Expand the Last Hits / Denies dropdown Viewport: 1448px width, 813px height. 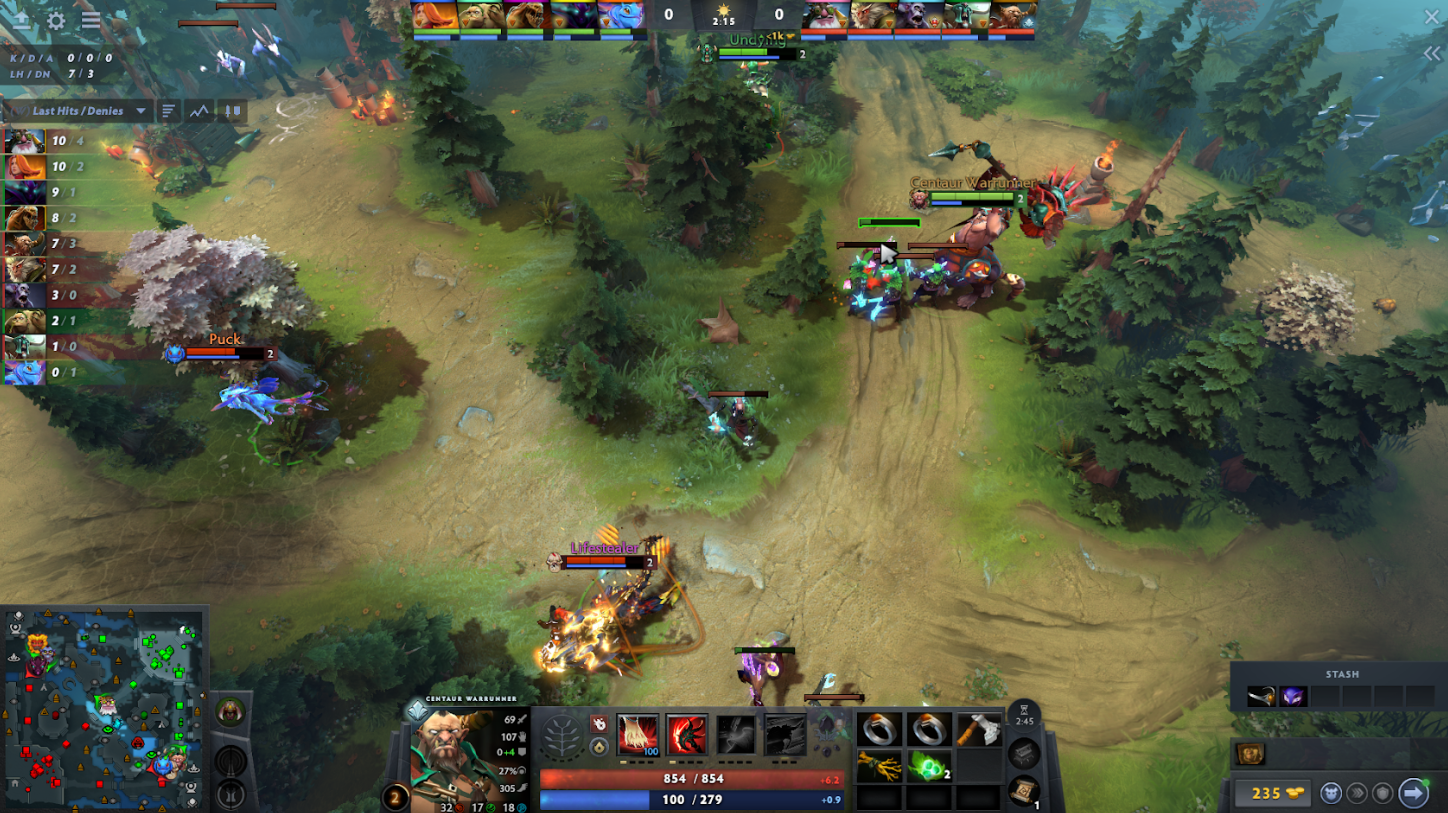click(141, 111)
